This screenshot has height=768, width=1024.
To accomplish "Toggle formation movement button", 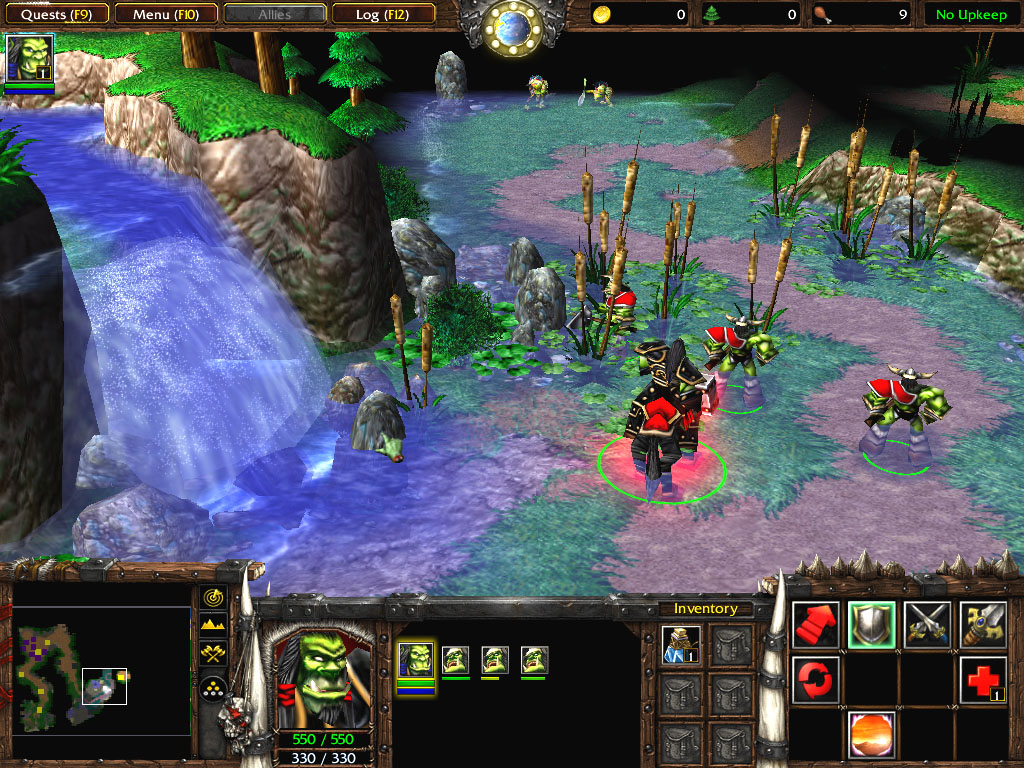I will click(x=213, y=687).
